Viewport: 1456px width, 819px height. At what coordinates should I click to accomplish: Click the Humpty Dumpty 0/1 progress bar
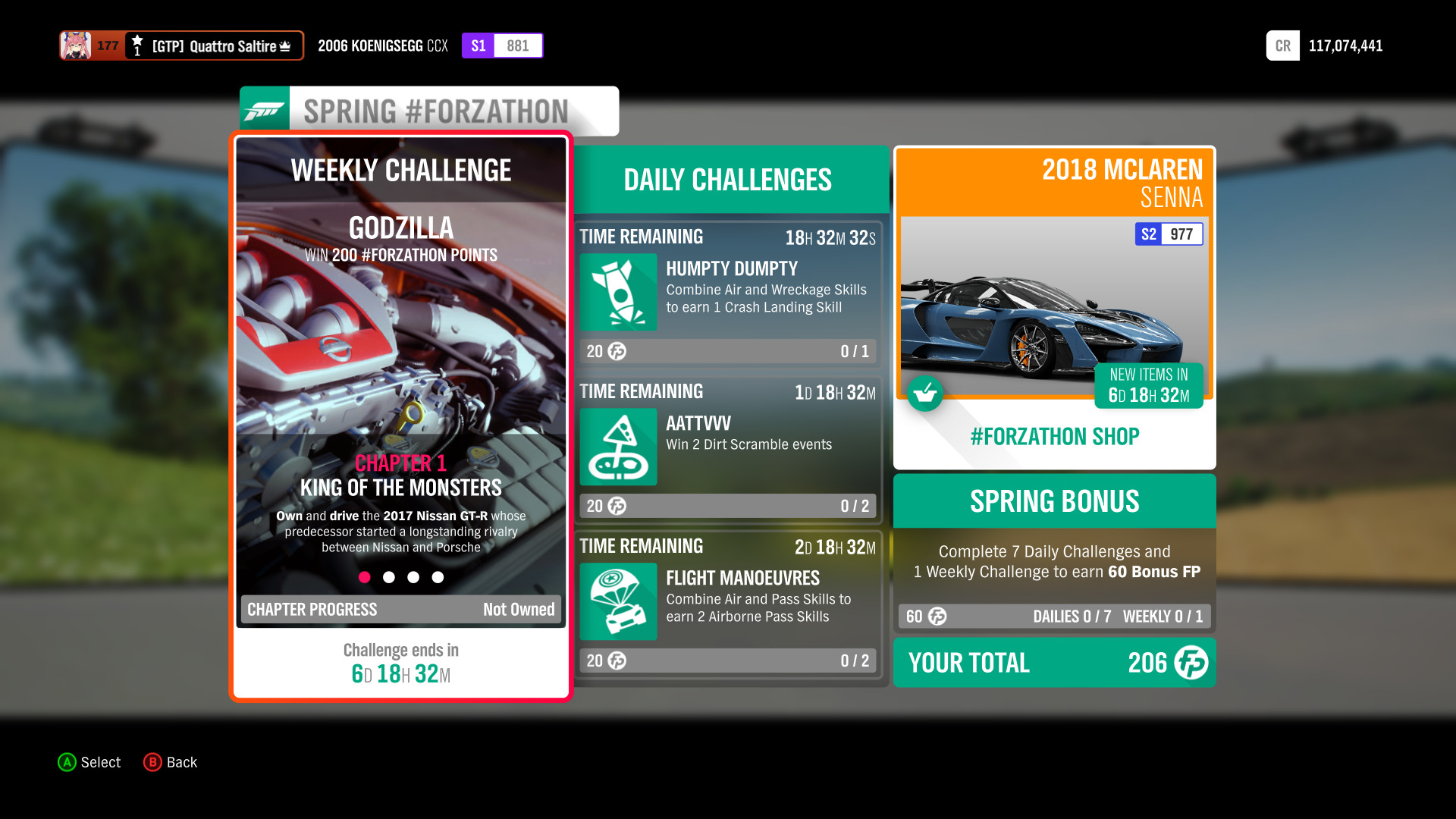click(x=728, y=351)
